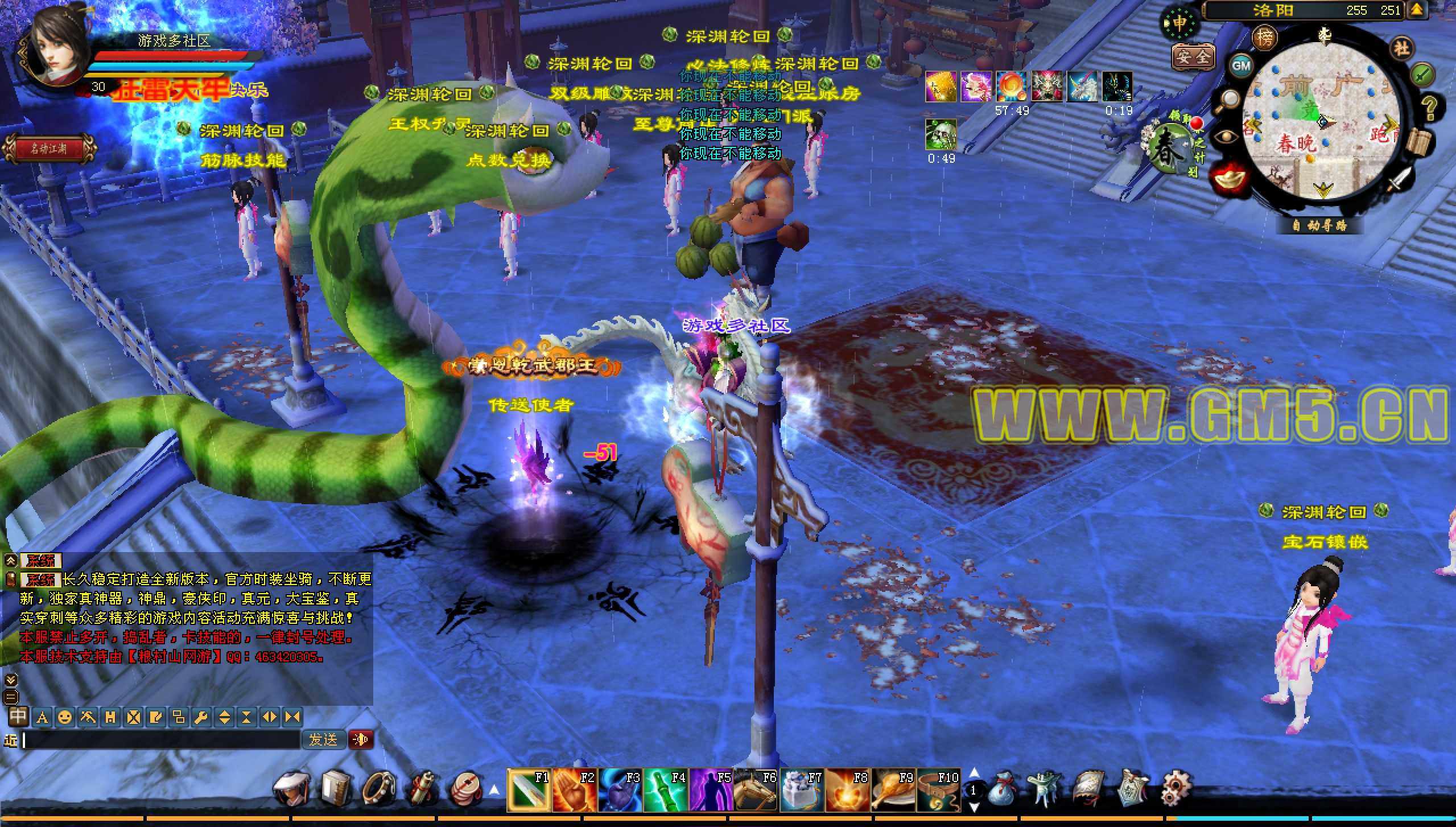Click the 发送 send button

323,739
